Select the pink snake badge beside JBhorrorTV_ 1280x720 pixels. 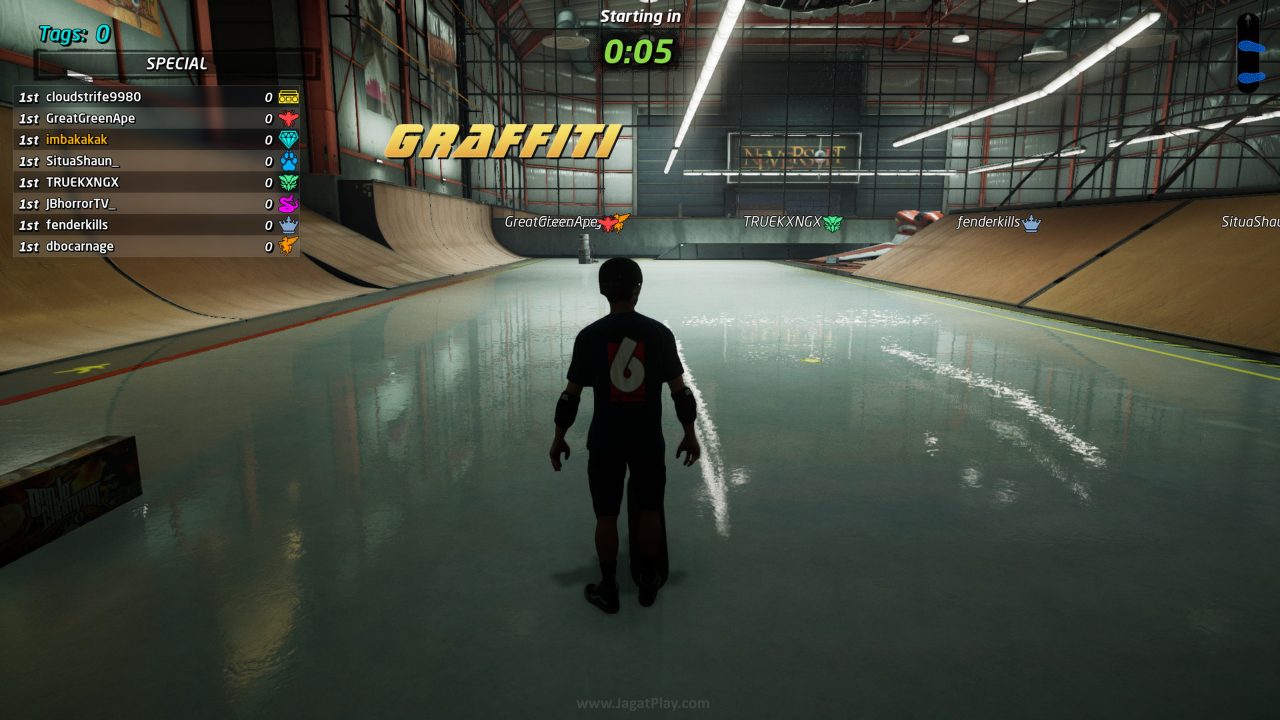coord(287,203)
